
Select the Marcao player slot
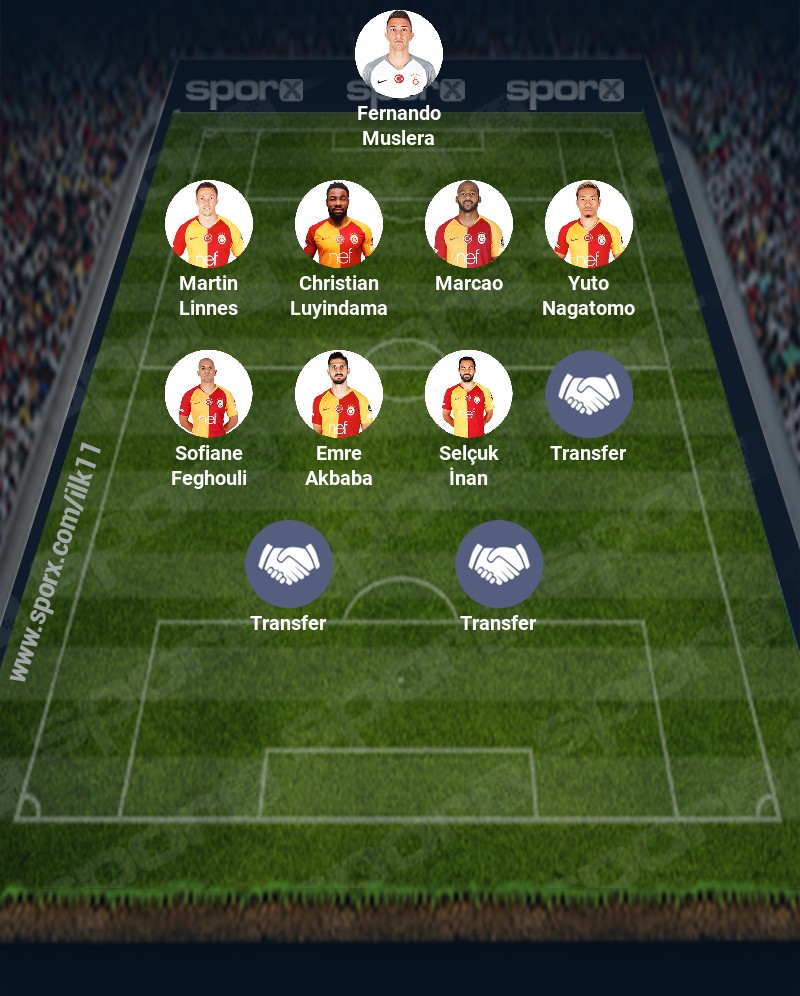pos(469,224)
